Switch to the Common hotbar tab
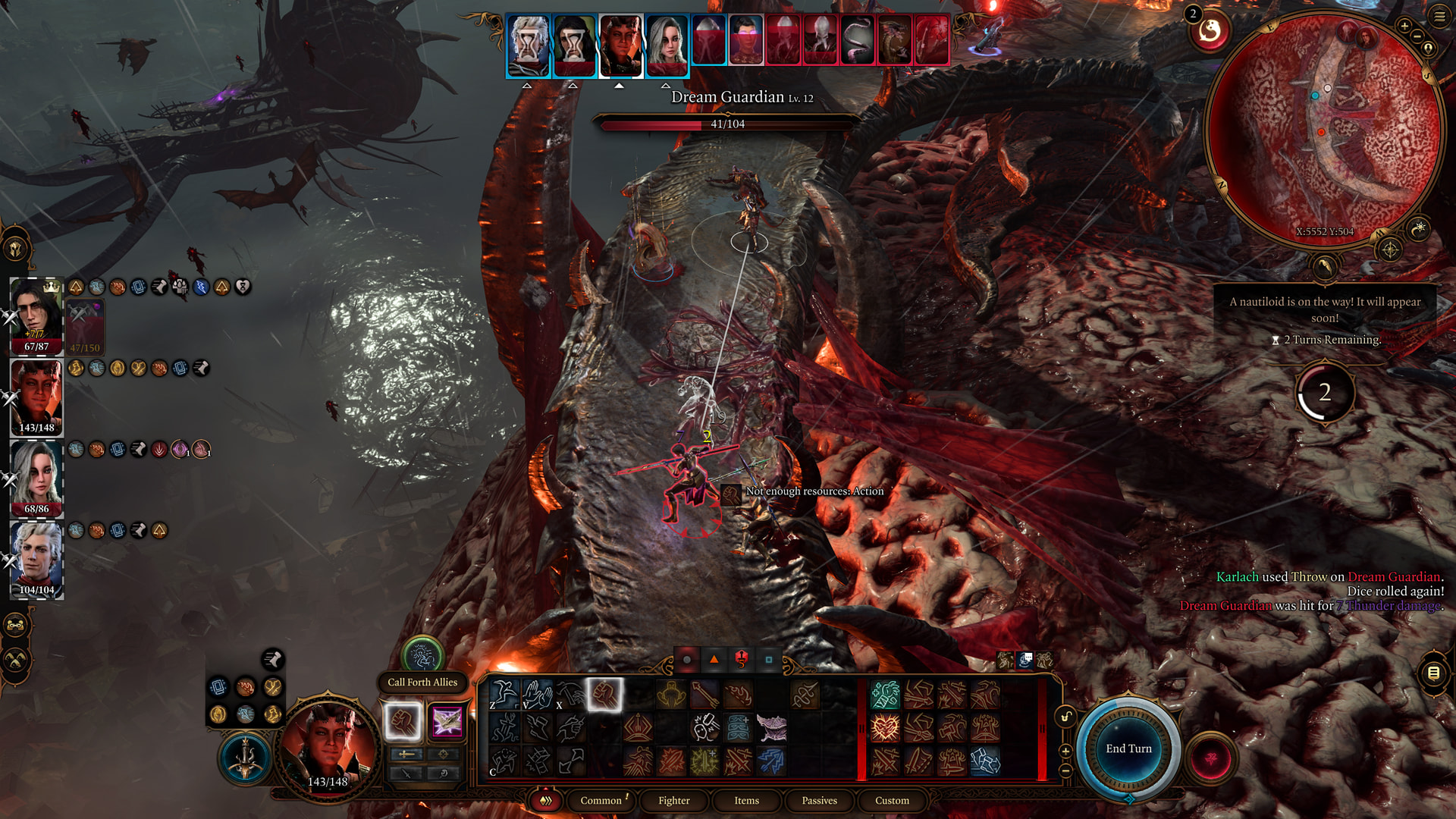 (601, 800)
